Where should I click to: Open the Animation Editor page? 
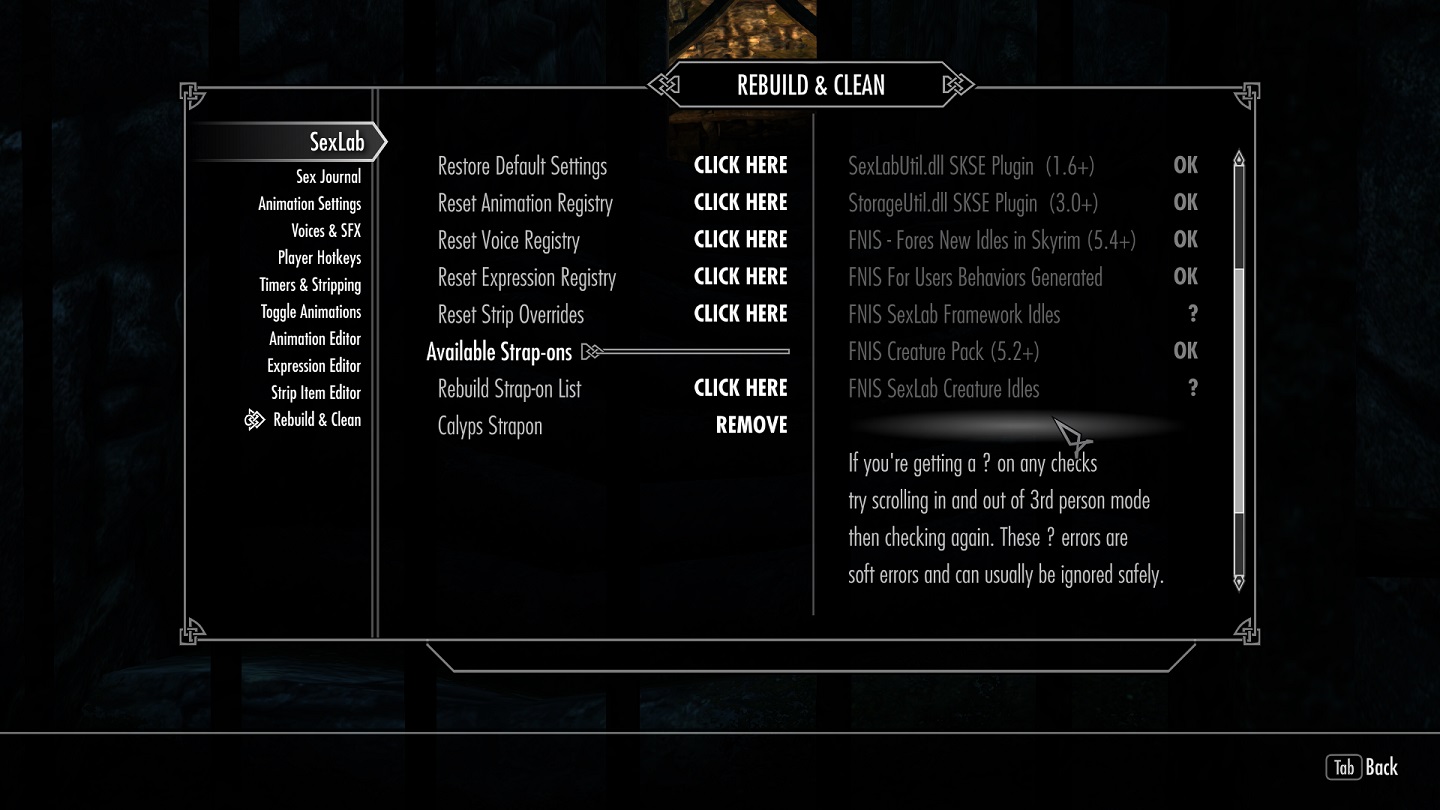(x=315, y=339)
